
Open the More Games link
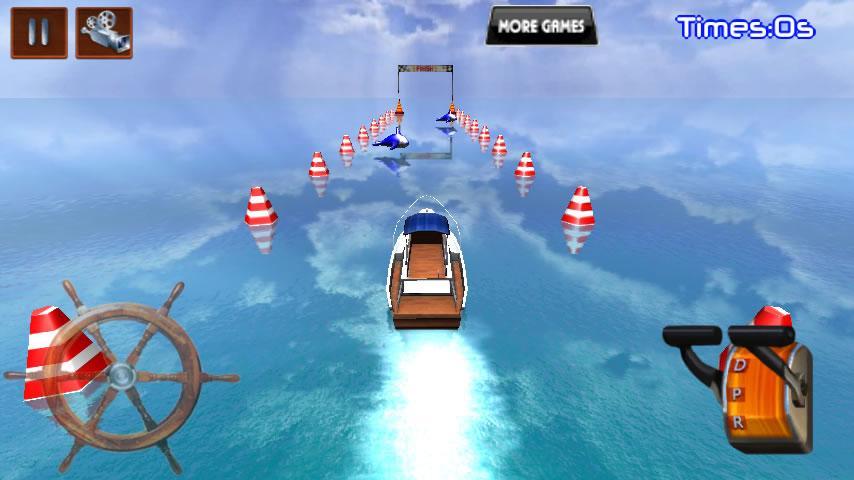coord(541,26)
